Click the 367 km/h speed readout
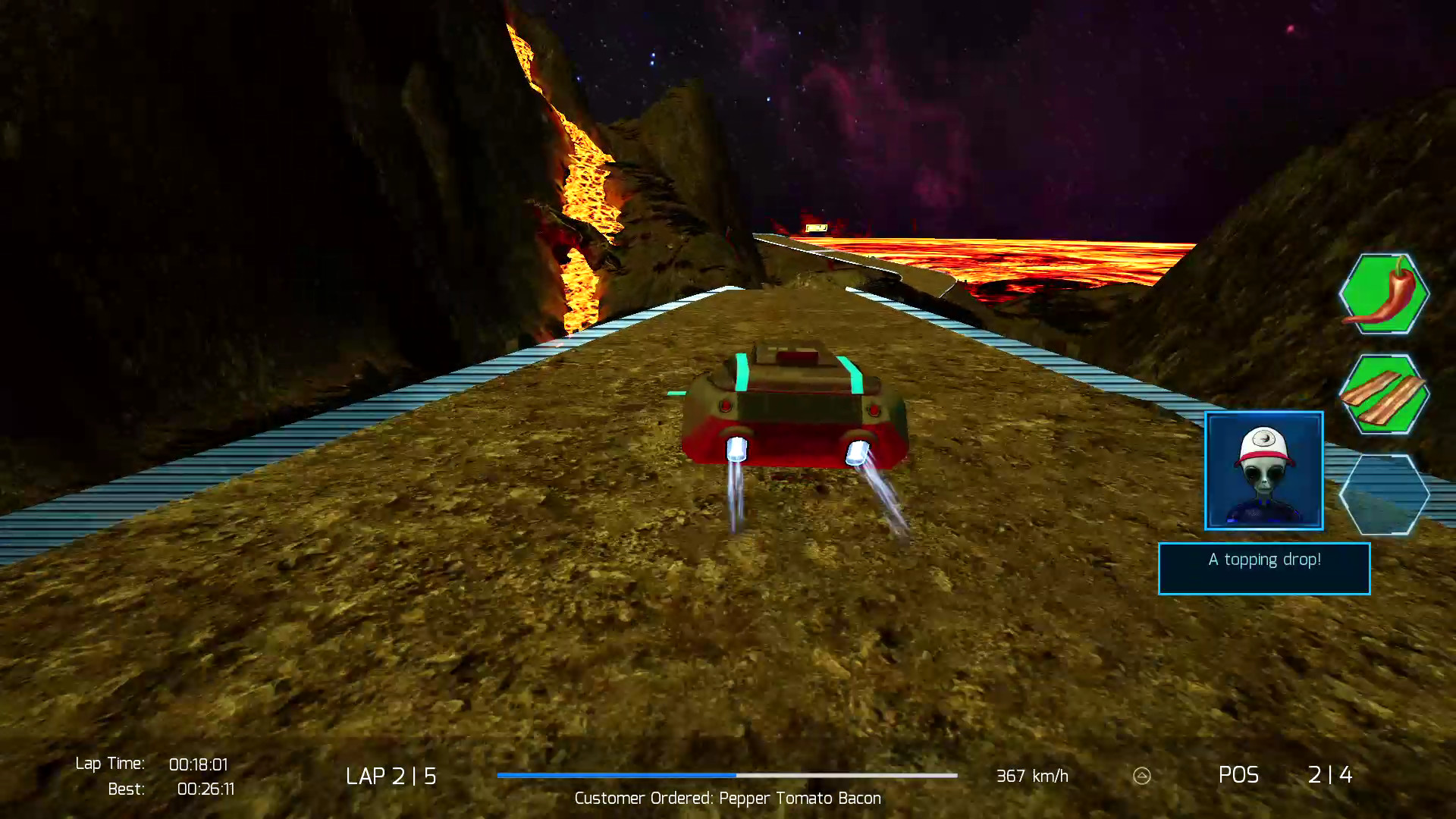This screenshot has height=819, width=1456. pyautogui.click(x=1031, y=776)
